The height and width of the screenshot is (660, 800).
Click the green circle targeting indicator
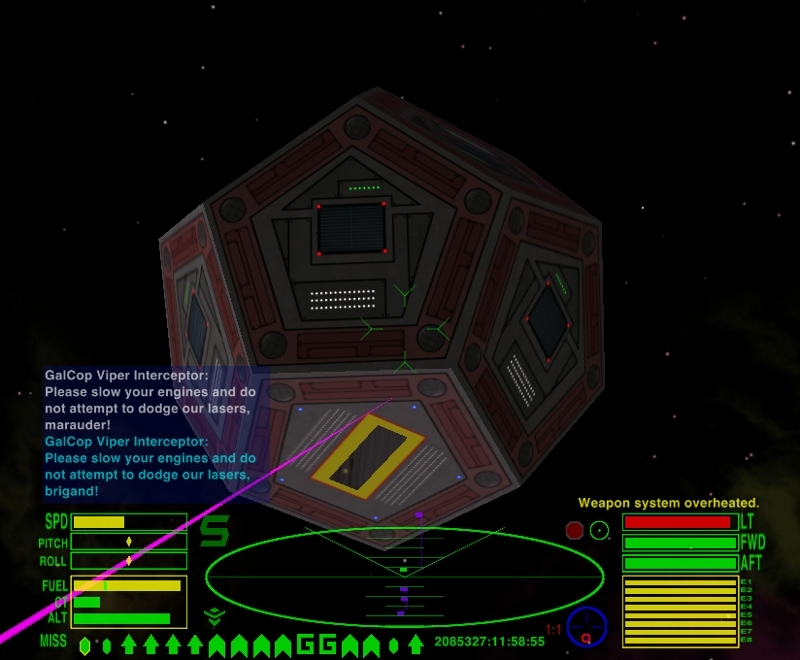click(x=599, y=530)
